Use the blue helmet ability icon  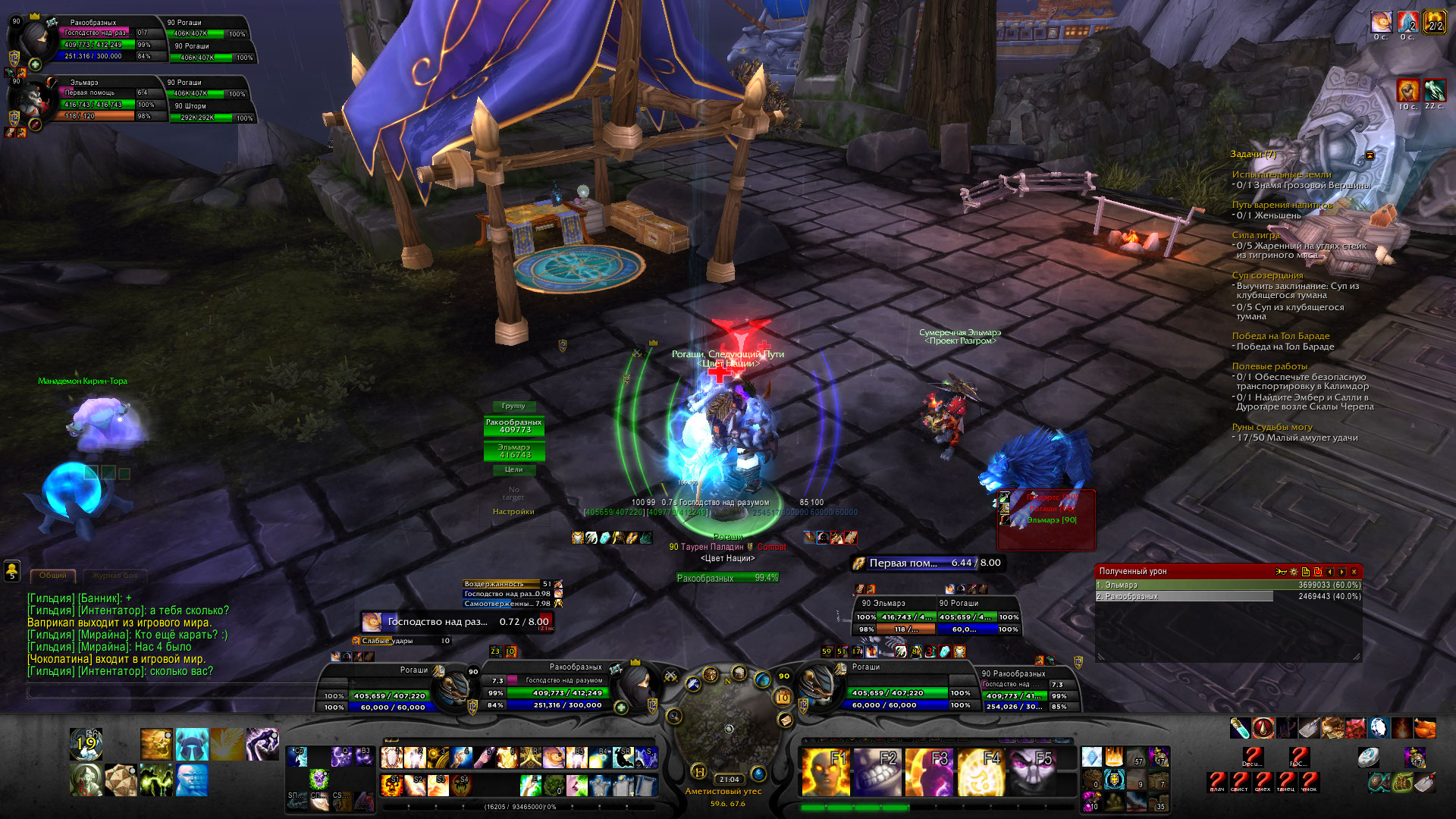click(x=192, y=744)
